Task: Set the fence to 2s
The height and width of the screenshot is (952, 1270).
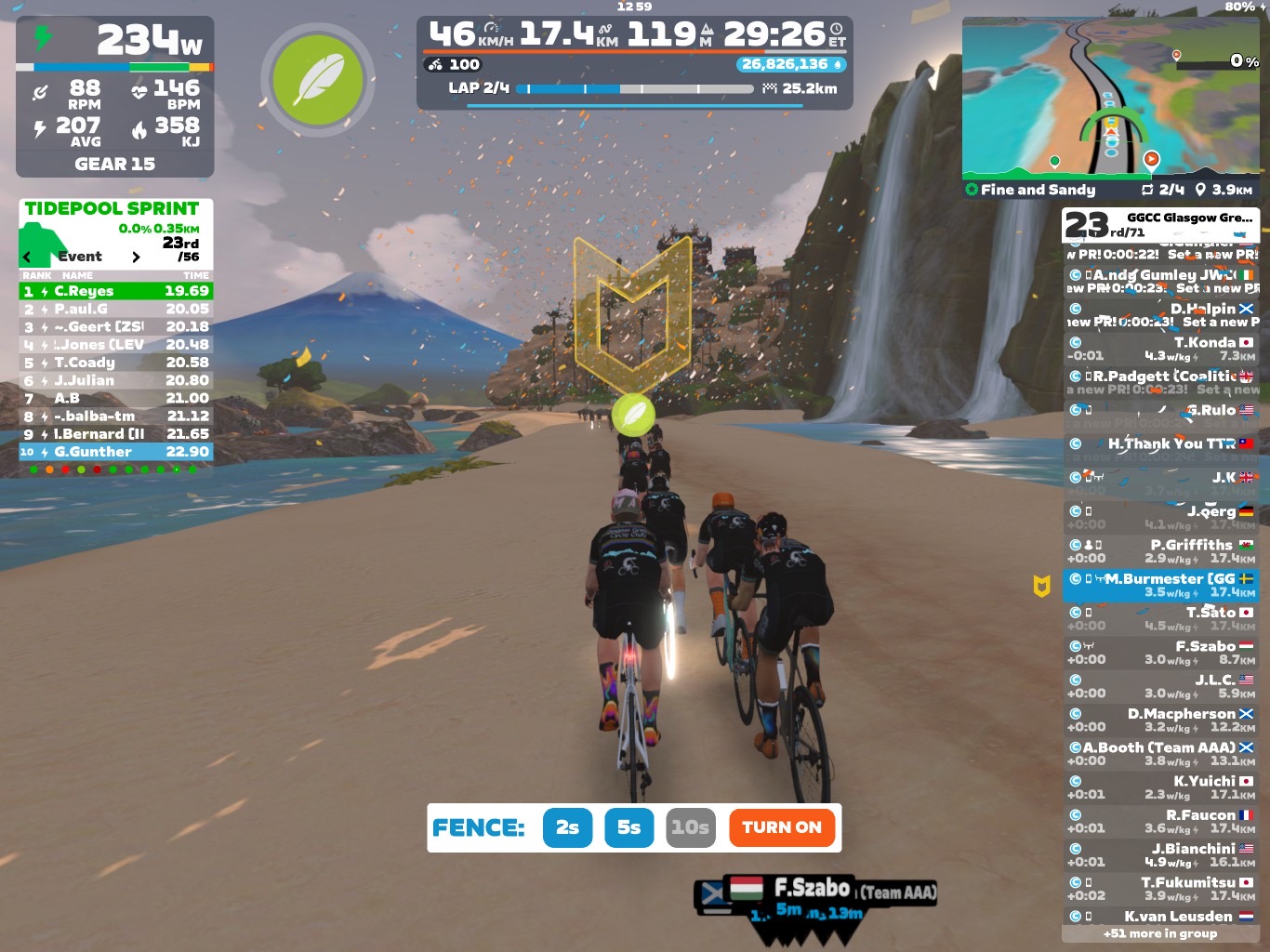Action: (x=567, y=827)
